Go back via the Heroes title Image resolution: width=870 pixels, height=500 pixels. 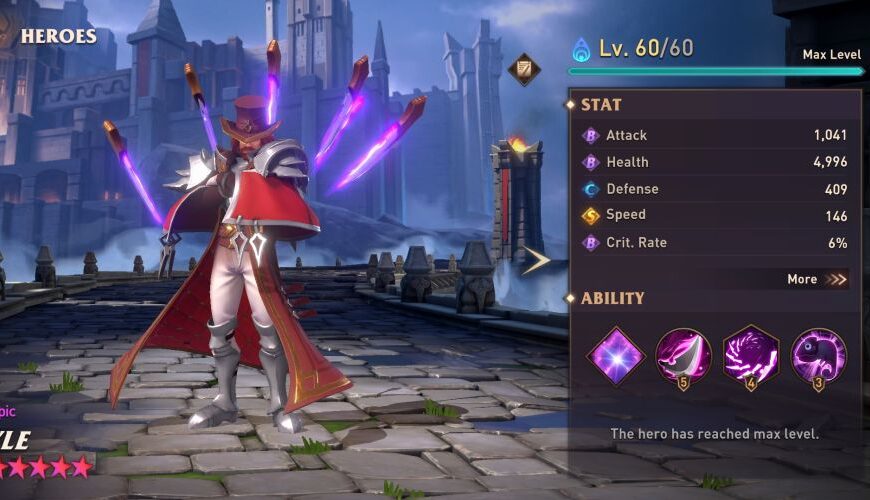57,37
